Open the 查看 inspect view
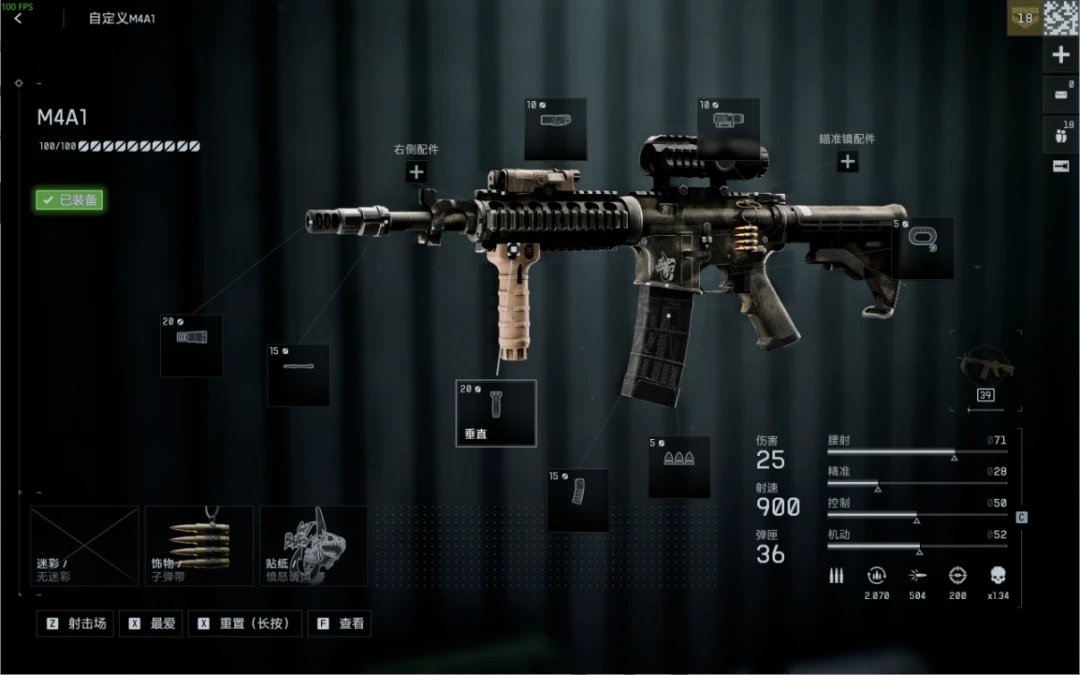The height and width of the screenshot is (675, 1080). pyautogui.click(x=340, y=623)
